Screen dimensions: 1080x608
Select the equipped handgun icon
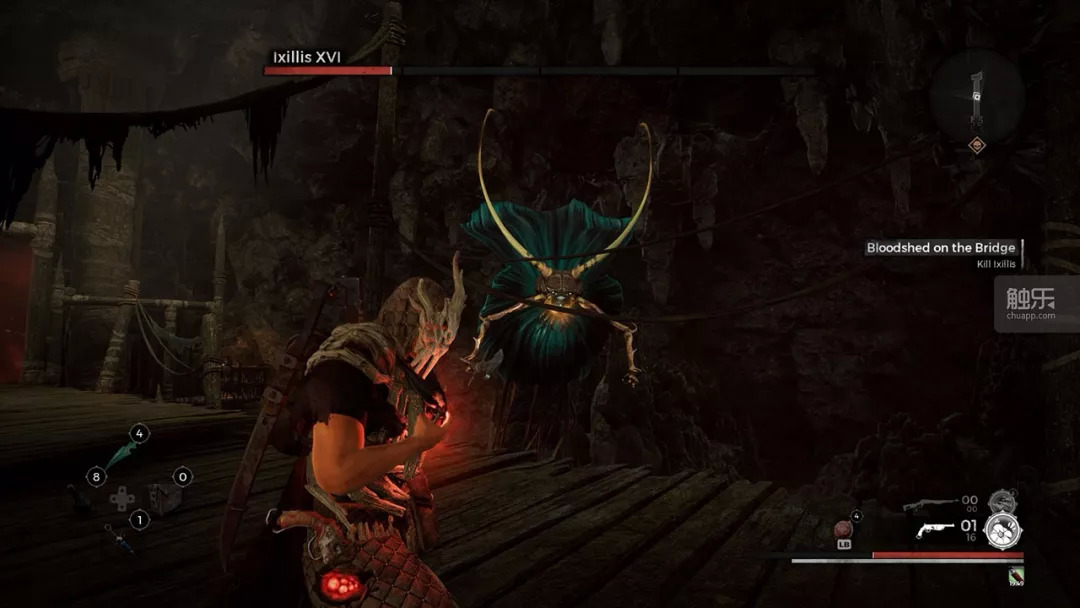[935, 529]
